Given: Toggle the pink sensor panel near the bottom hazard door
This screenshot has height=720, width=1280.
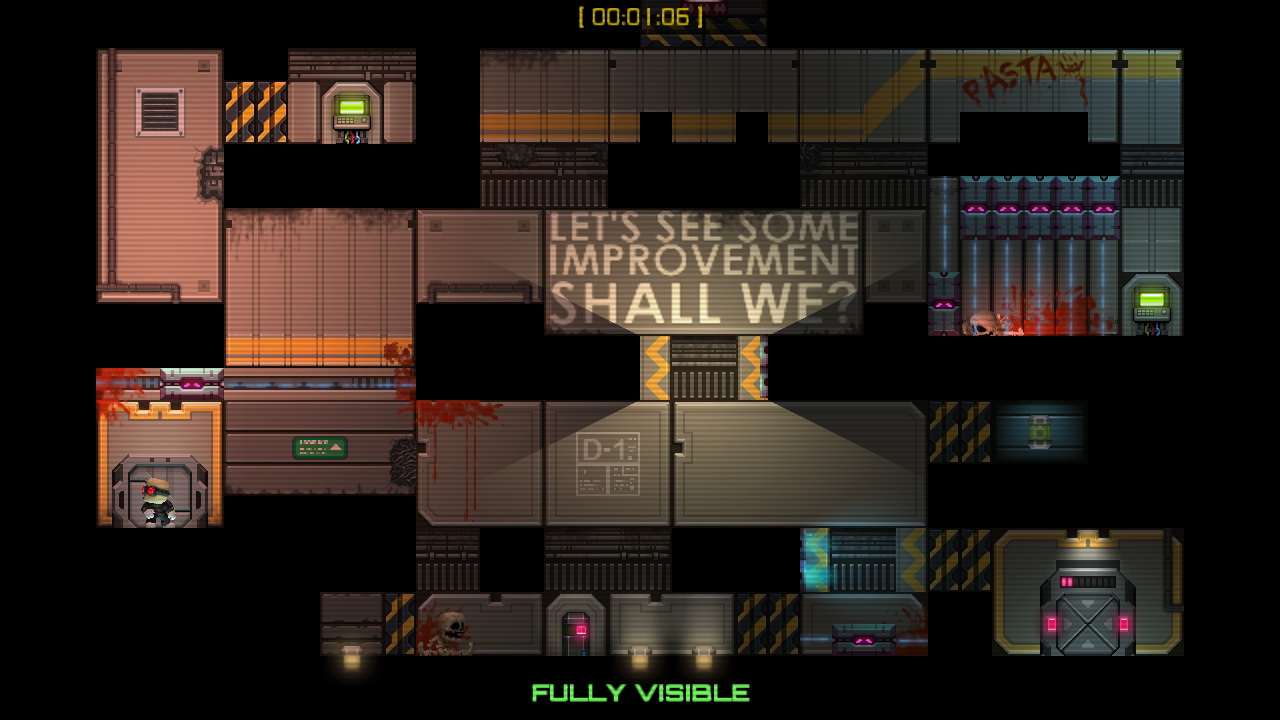Looking at the screenshot, I should pos(864,640).
